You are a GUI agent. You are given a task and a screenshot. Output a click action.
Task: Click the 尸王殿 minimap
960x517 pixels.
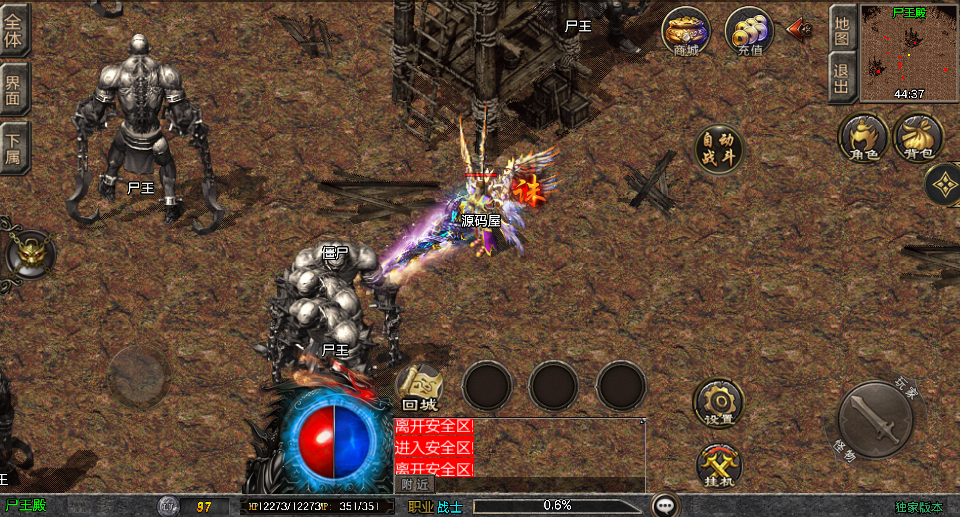(x=908, y=52)
